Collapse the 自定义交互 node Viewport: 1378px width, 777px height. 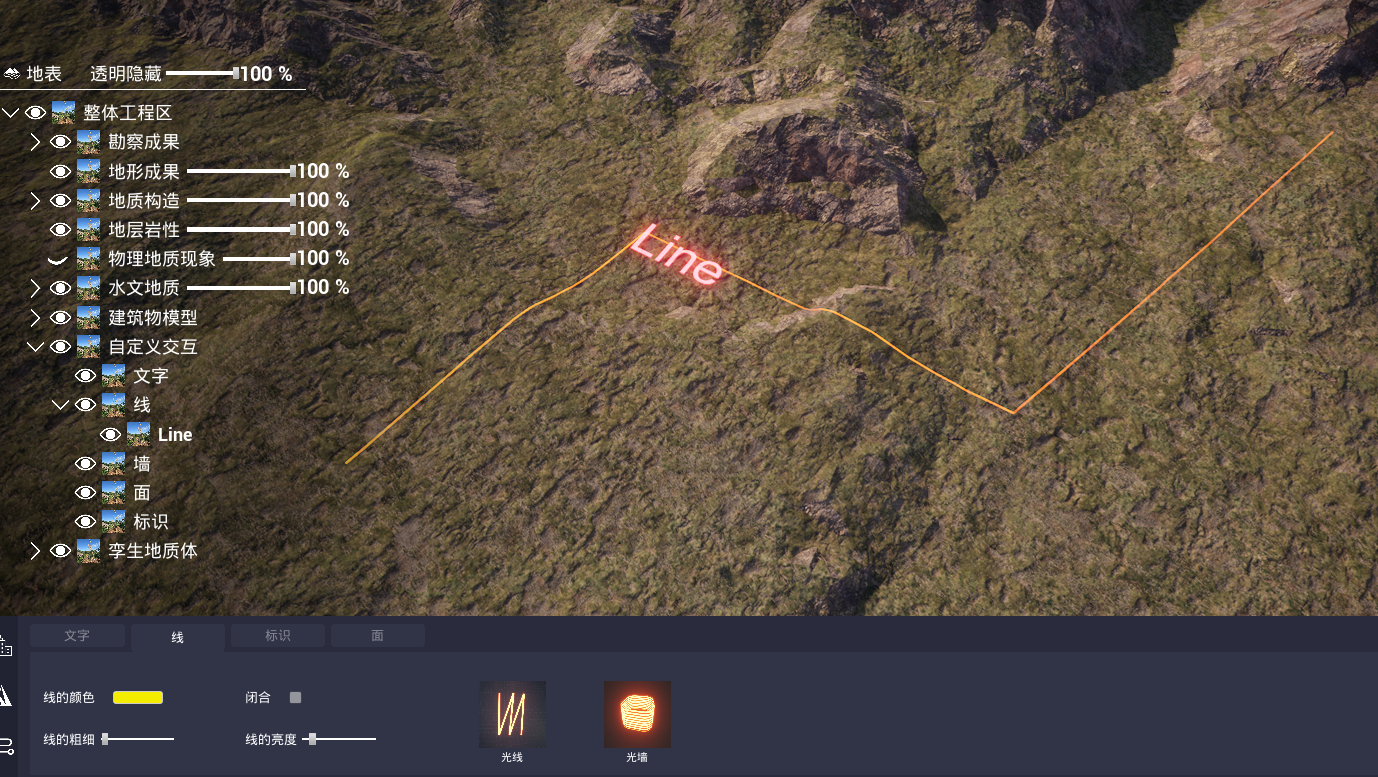(x=36, y=347)
